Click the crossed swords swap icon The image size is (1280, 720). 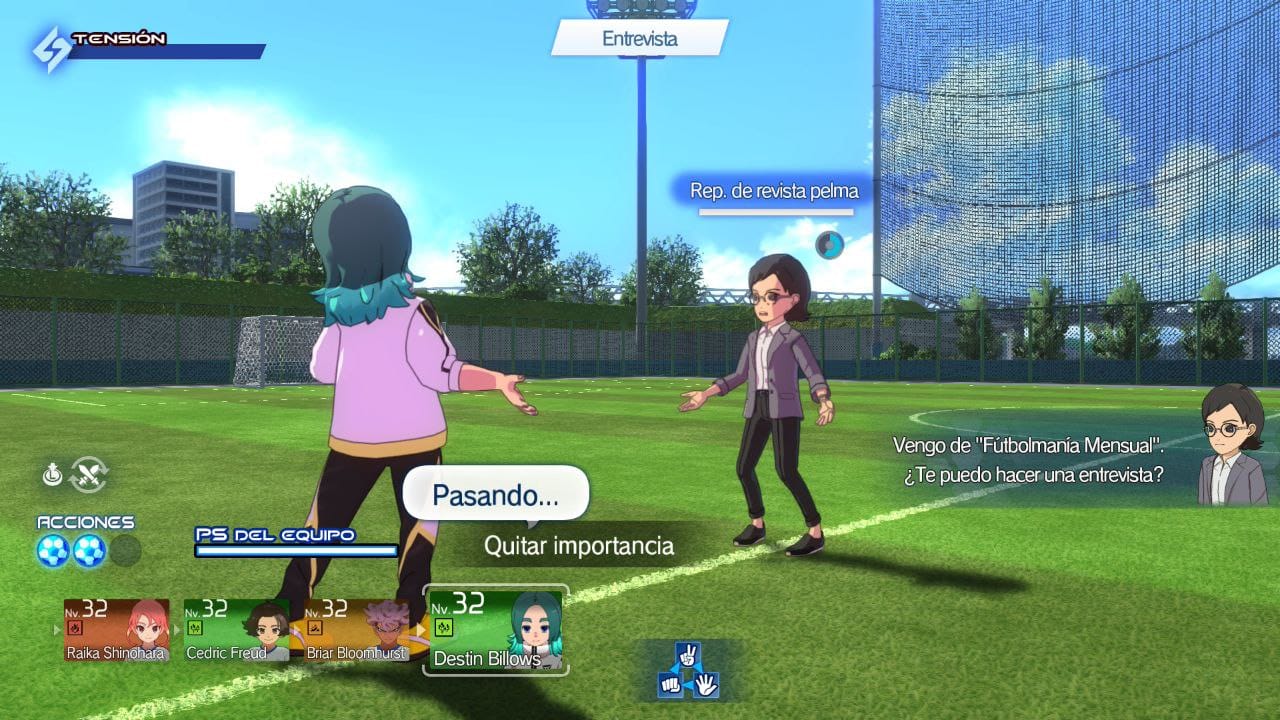89,475
